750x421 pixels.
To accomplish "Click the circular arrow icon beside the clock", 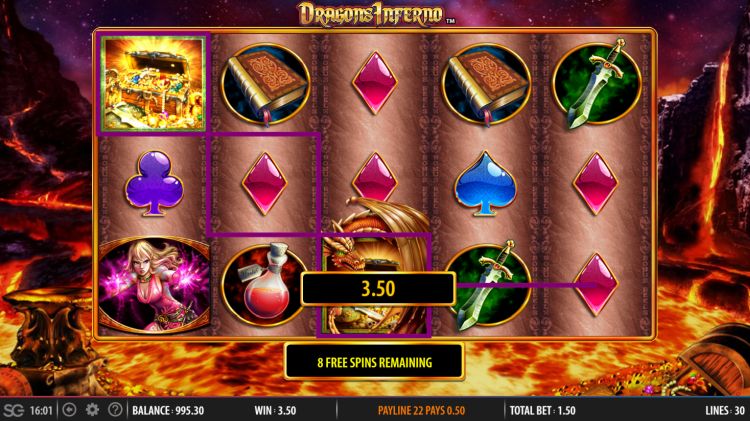I will pyautogui.click(x=69, y=410).
